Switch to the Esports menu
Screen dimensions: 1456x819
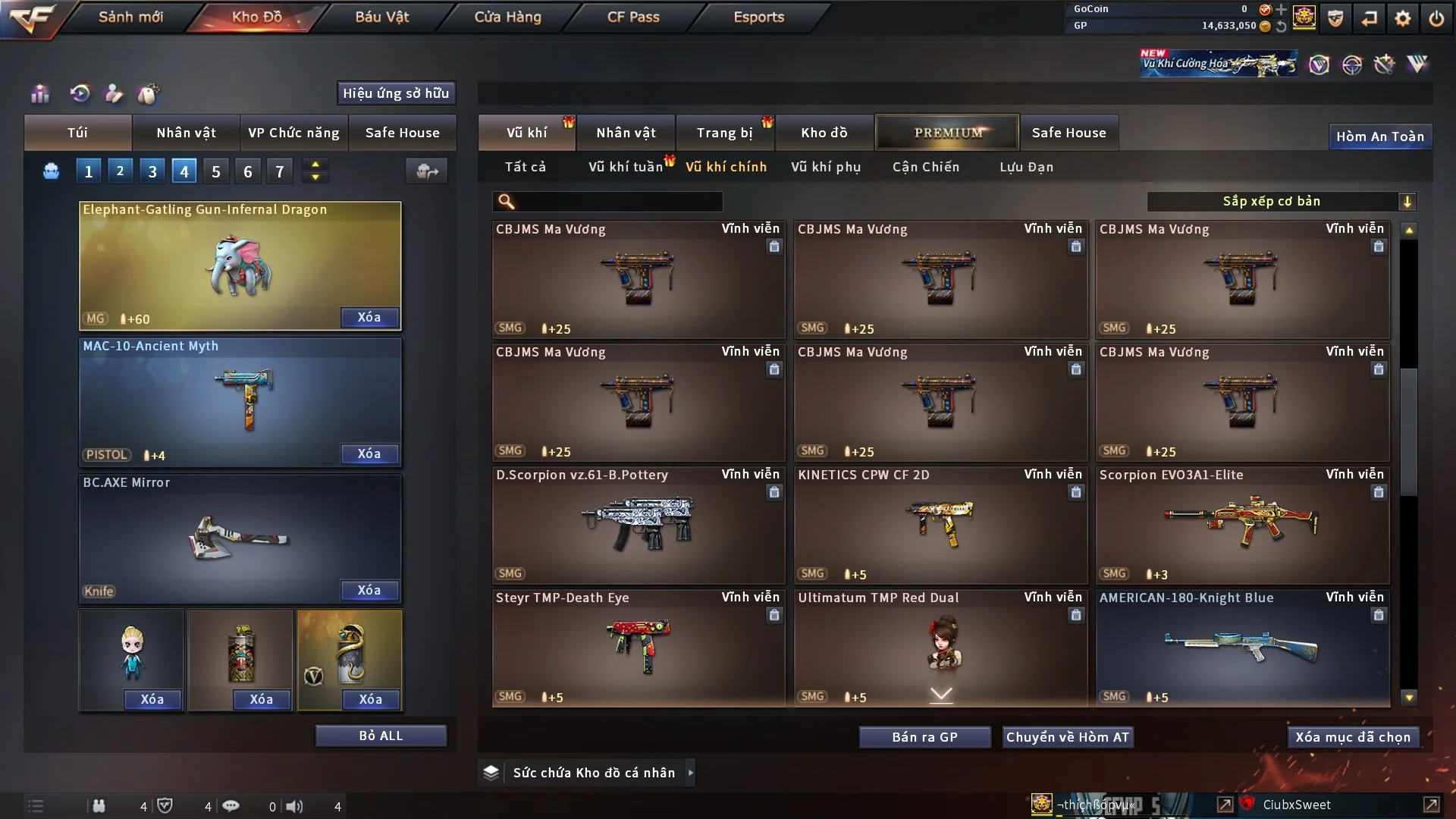tap(758, 17)
